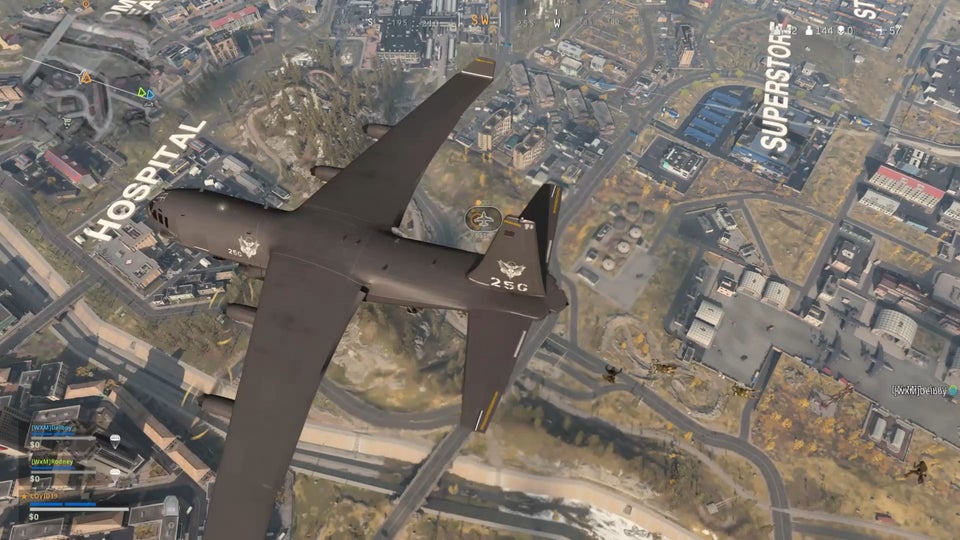Click the [WxM]joeiboy teammate name tag

(x=924, y=390)
